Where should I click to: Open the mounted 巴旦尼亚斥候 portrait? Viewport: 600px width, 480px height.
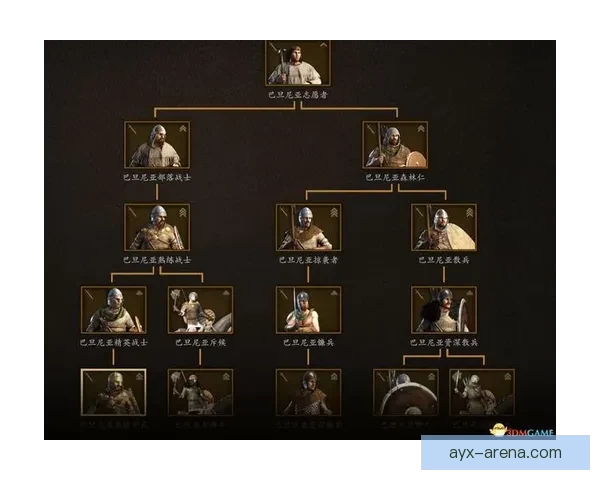(200, 309)
